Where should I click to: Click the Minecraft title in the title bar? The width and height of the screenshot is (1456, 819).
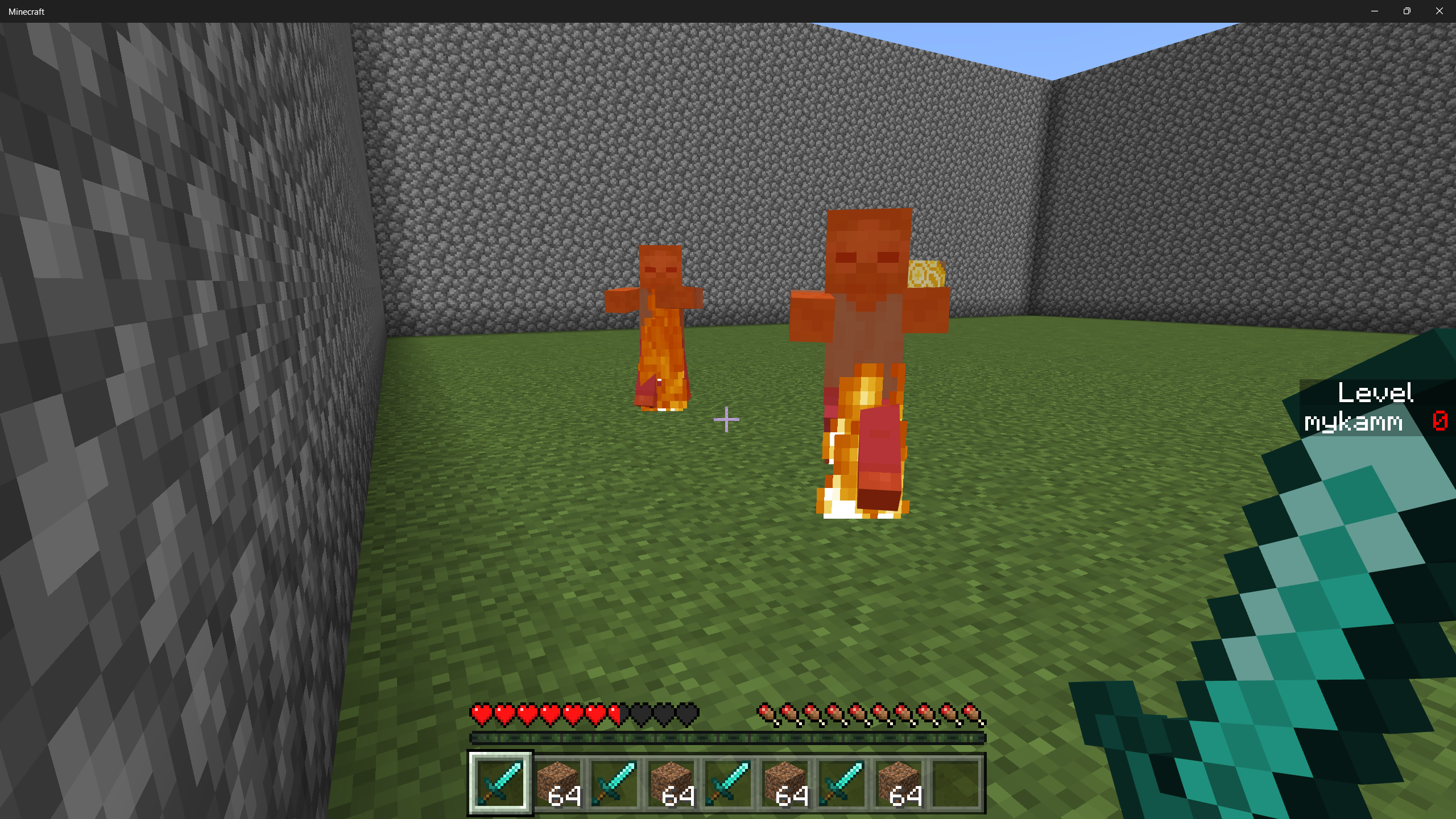pos(26,11)
